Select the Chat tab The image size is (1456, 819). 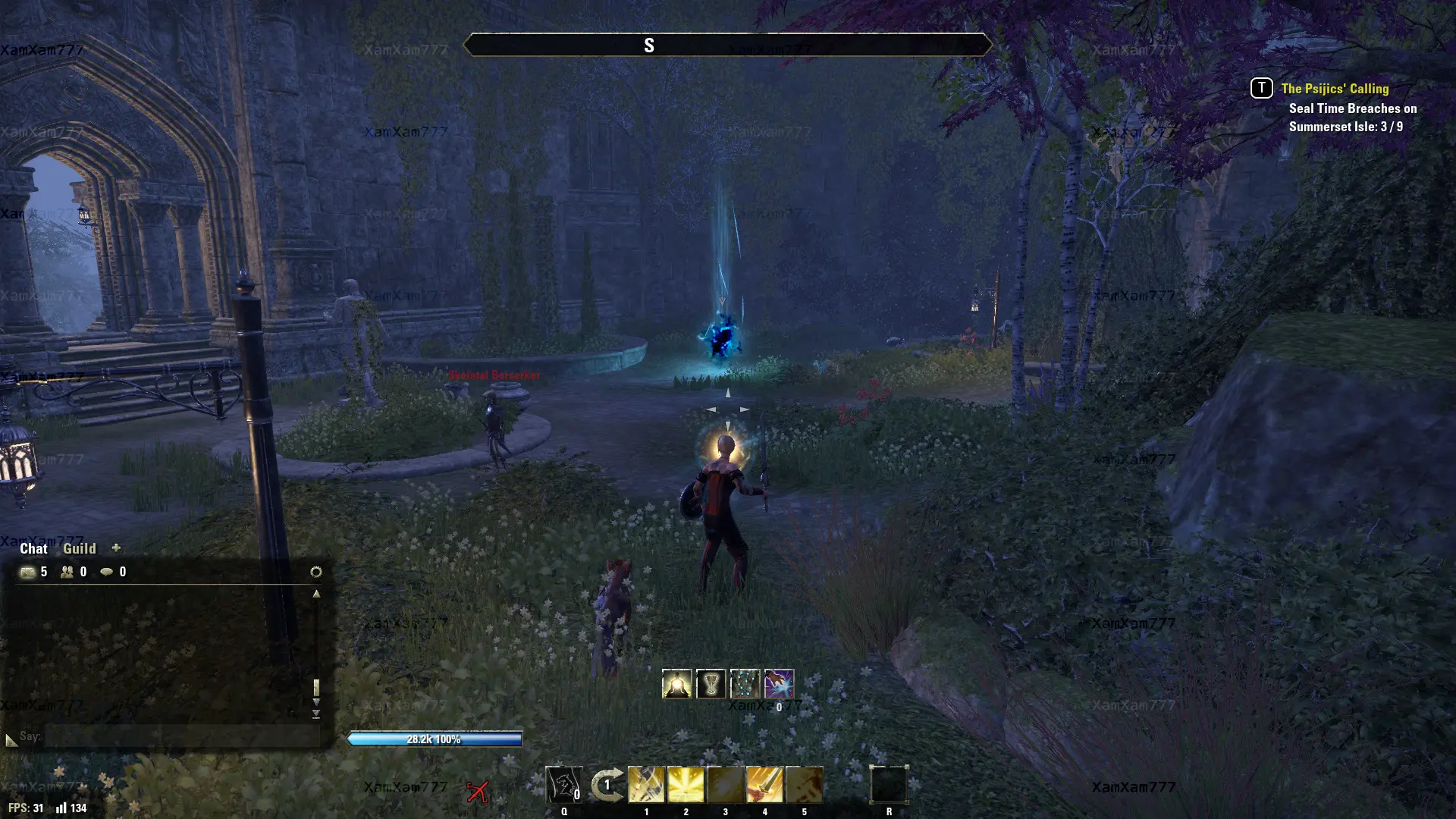33,548
